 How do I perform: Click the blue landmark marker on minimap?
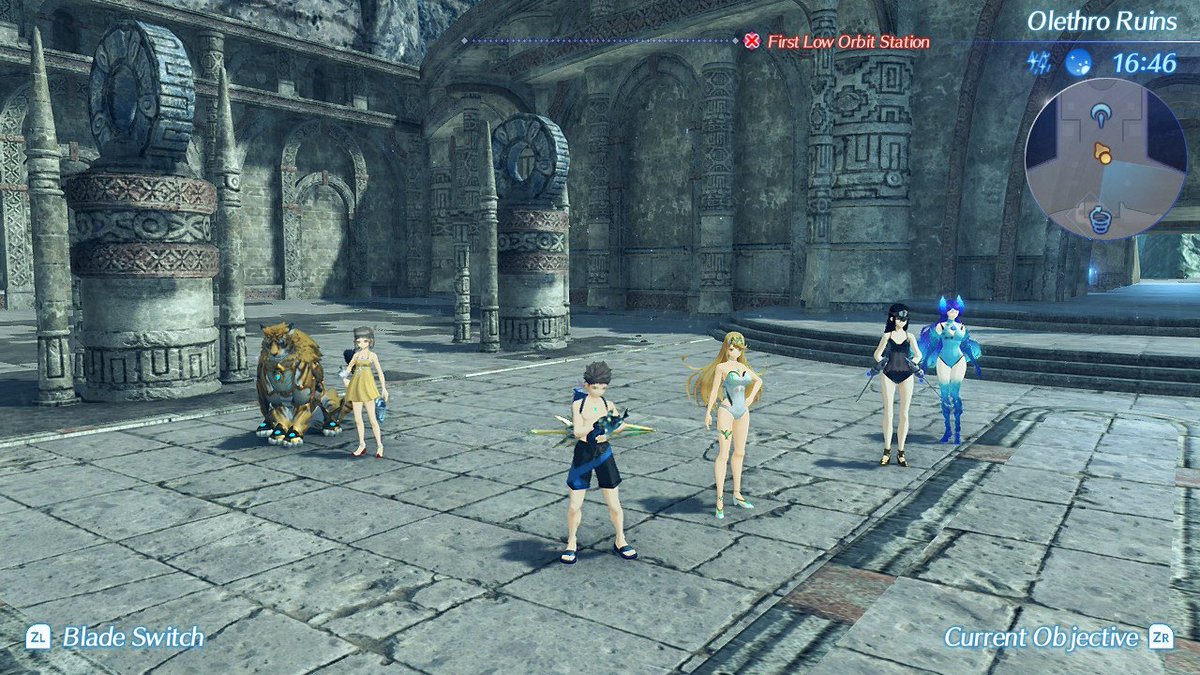coord(1102,114)
